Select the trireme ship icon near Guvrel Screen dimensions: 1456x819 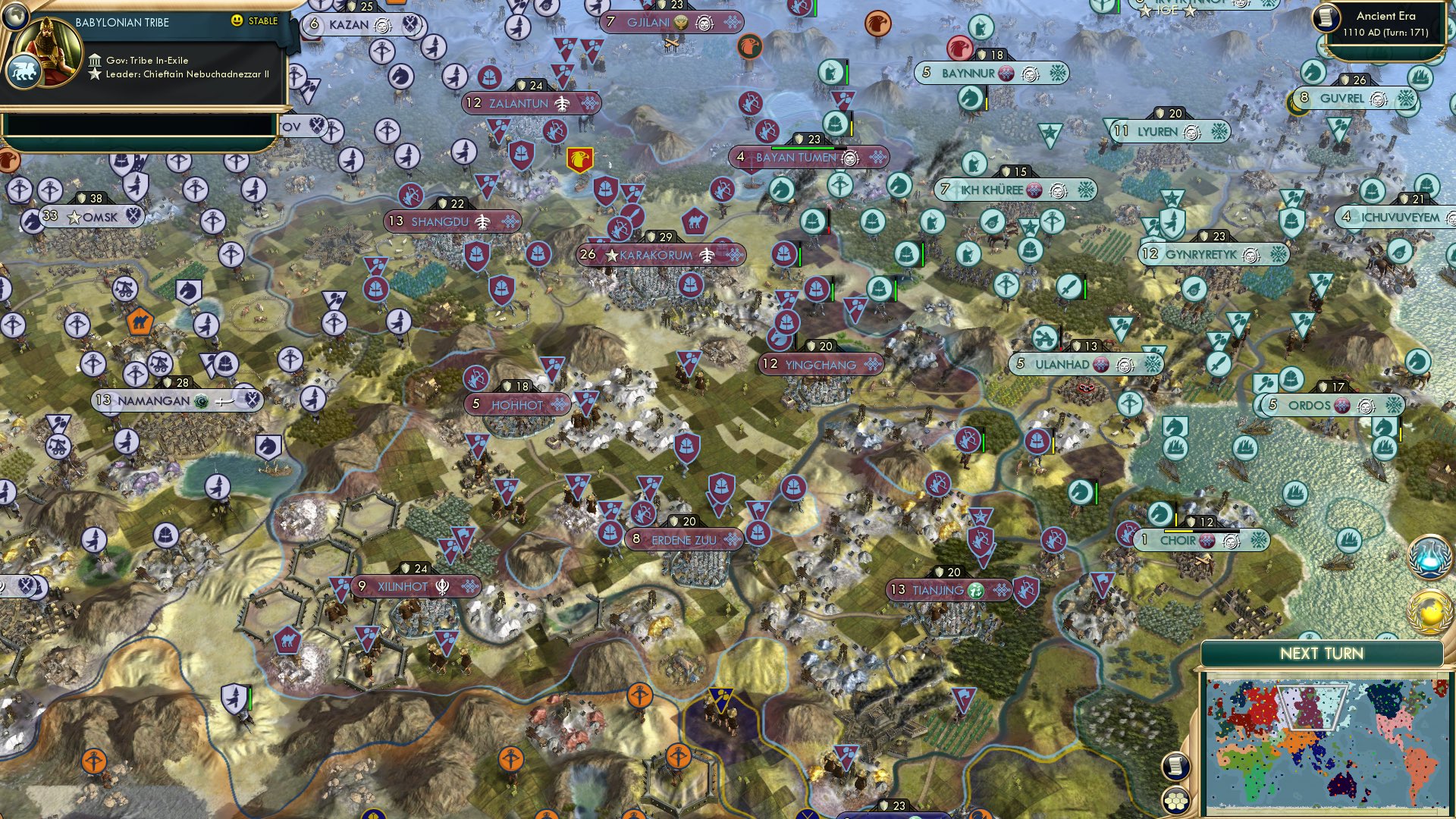(x=1420, y=77)
